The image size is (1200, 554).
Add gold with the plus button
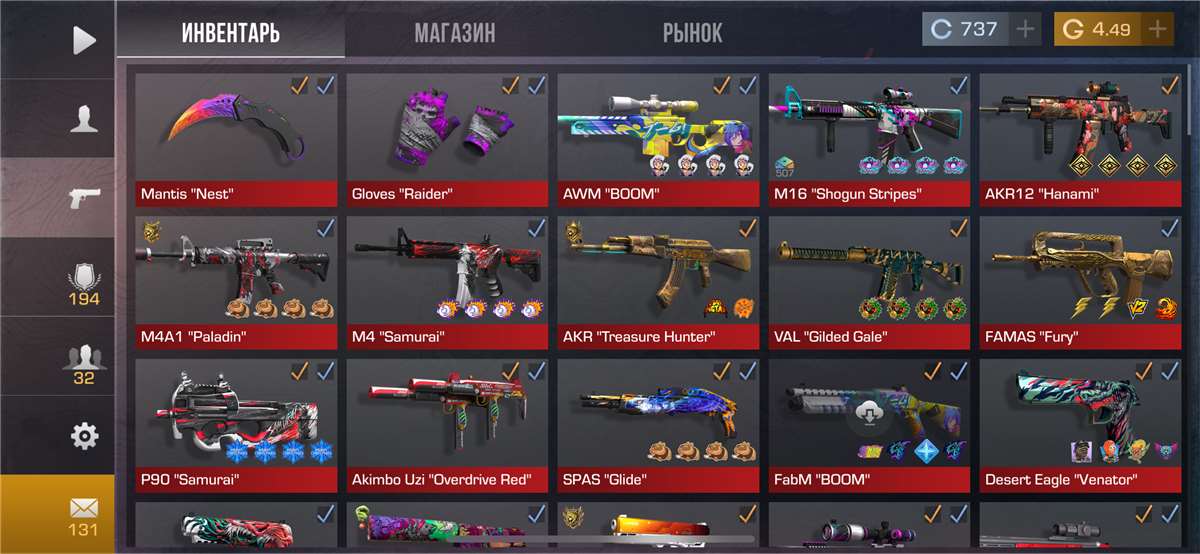(x=1157, y=29)
